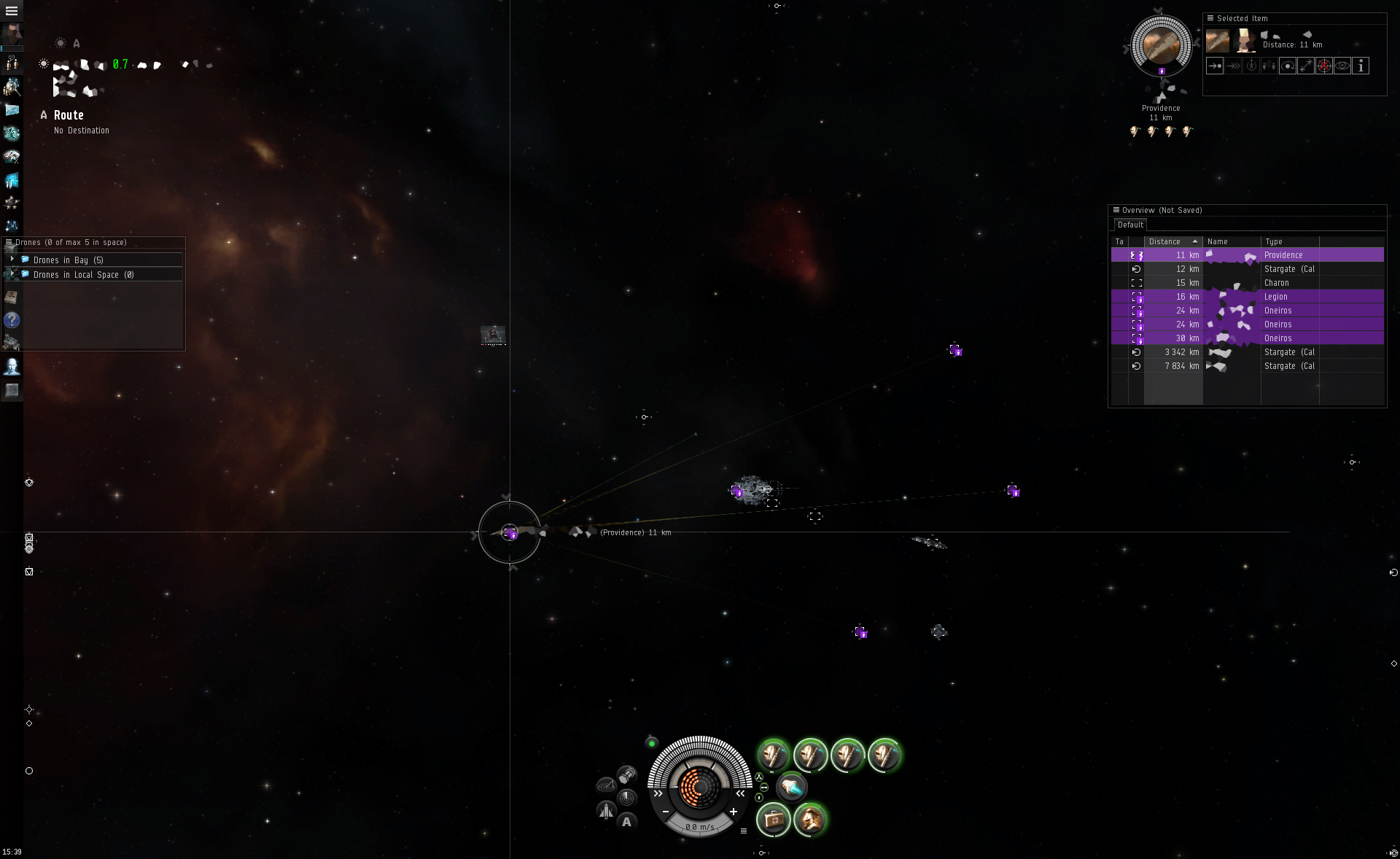Click the Approach button in Selected Item

point(1215,66)
